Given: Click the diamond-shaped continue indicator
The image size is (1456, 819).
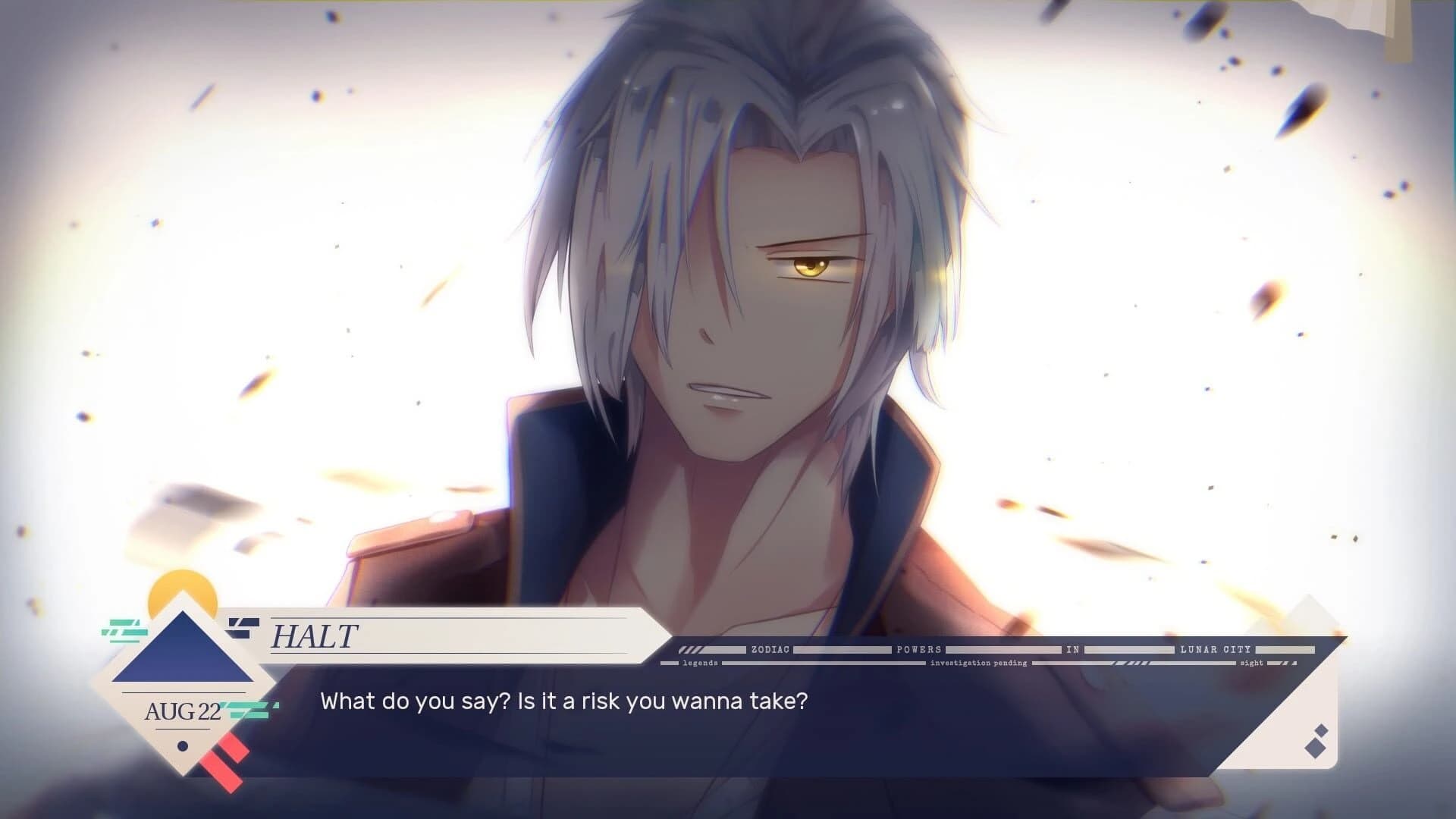Looking at the screenshot, I should click(1315, 749).
